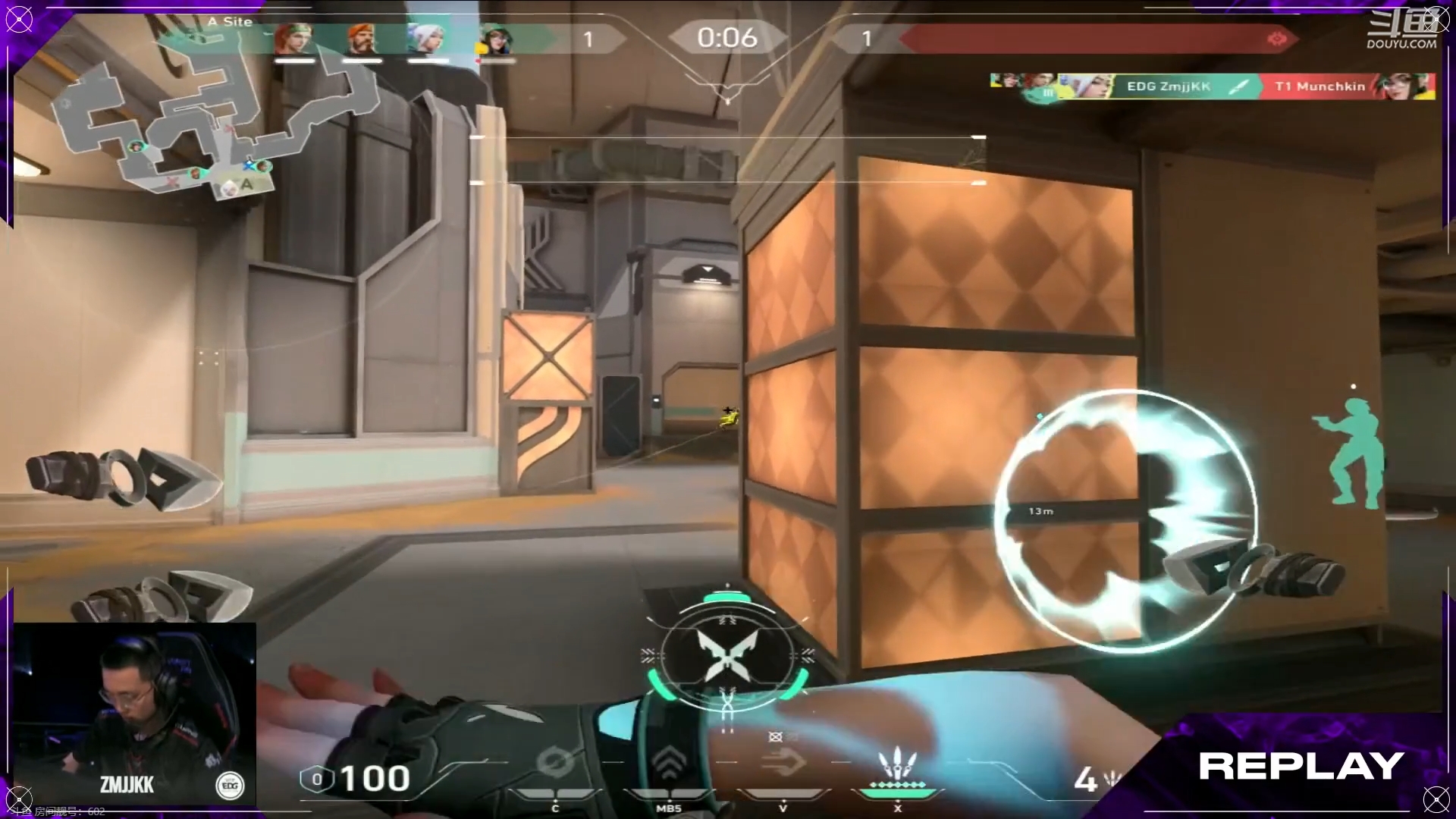Click the DOUYU.COM watermark logo
The height and width of the screenshot is (819, 1456).
click(x=1402, y=30)
